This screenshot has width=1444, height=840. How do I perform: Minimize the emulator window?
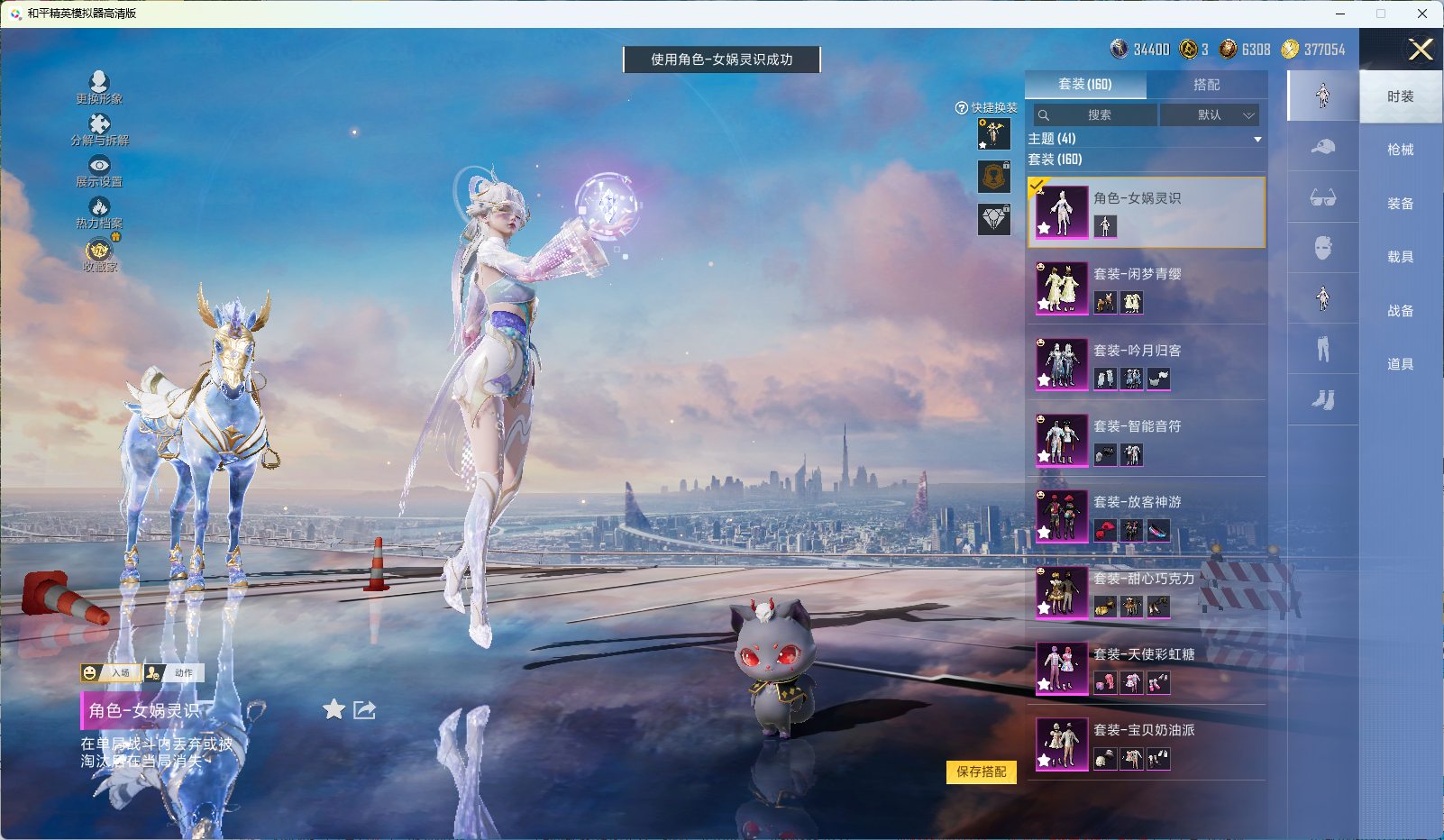[x=1339, y=14]
